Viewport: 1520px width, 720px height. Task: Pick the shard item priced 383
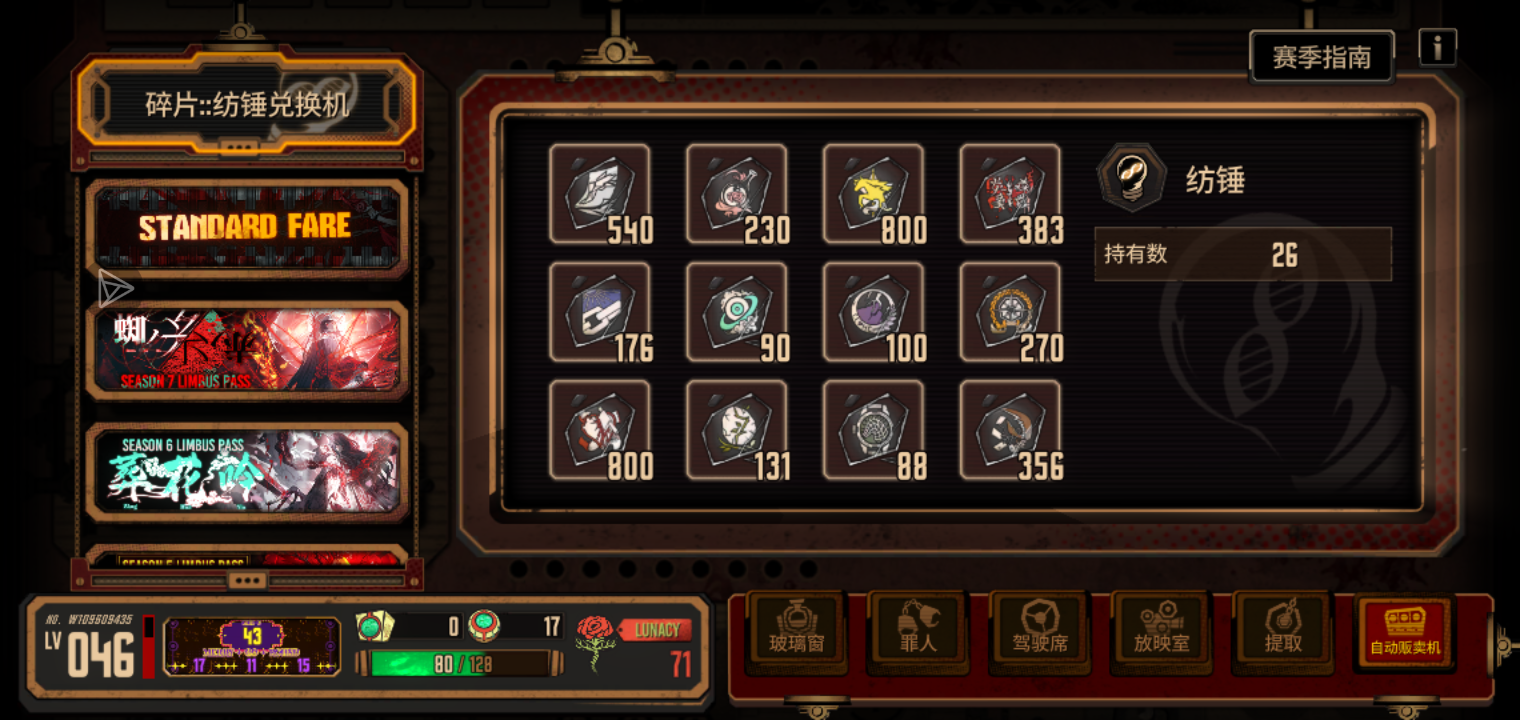1010,194
